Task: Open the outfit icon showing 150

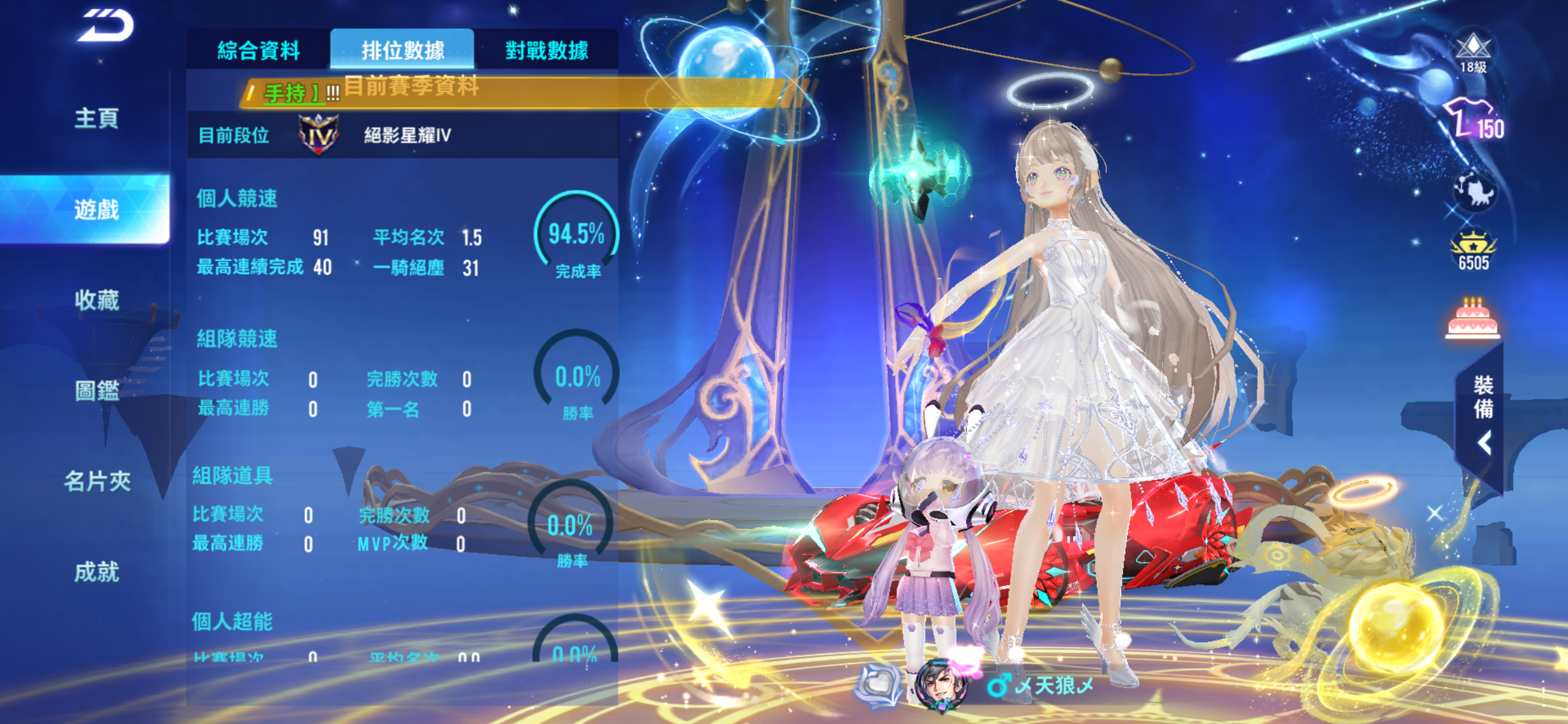Action: (1473, 120)
